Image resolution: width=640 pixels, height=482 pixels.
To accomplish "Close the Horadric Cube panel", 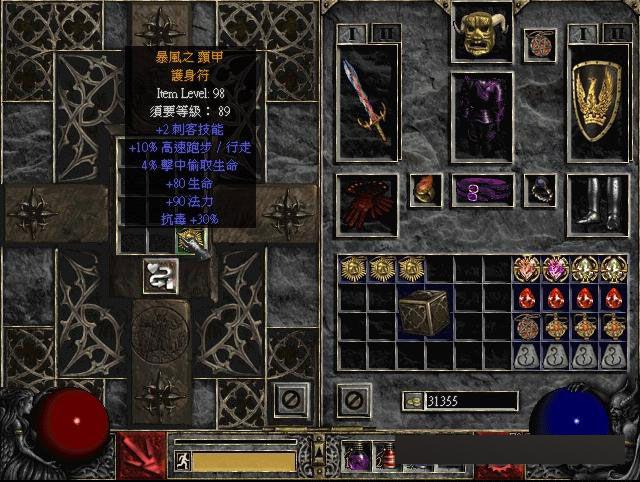I will 288,399.
